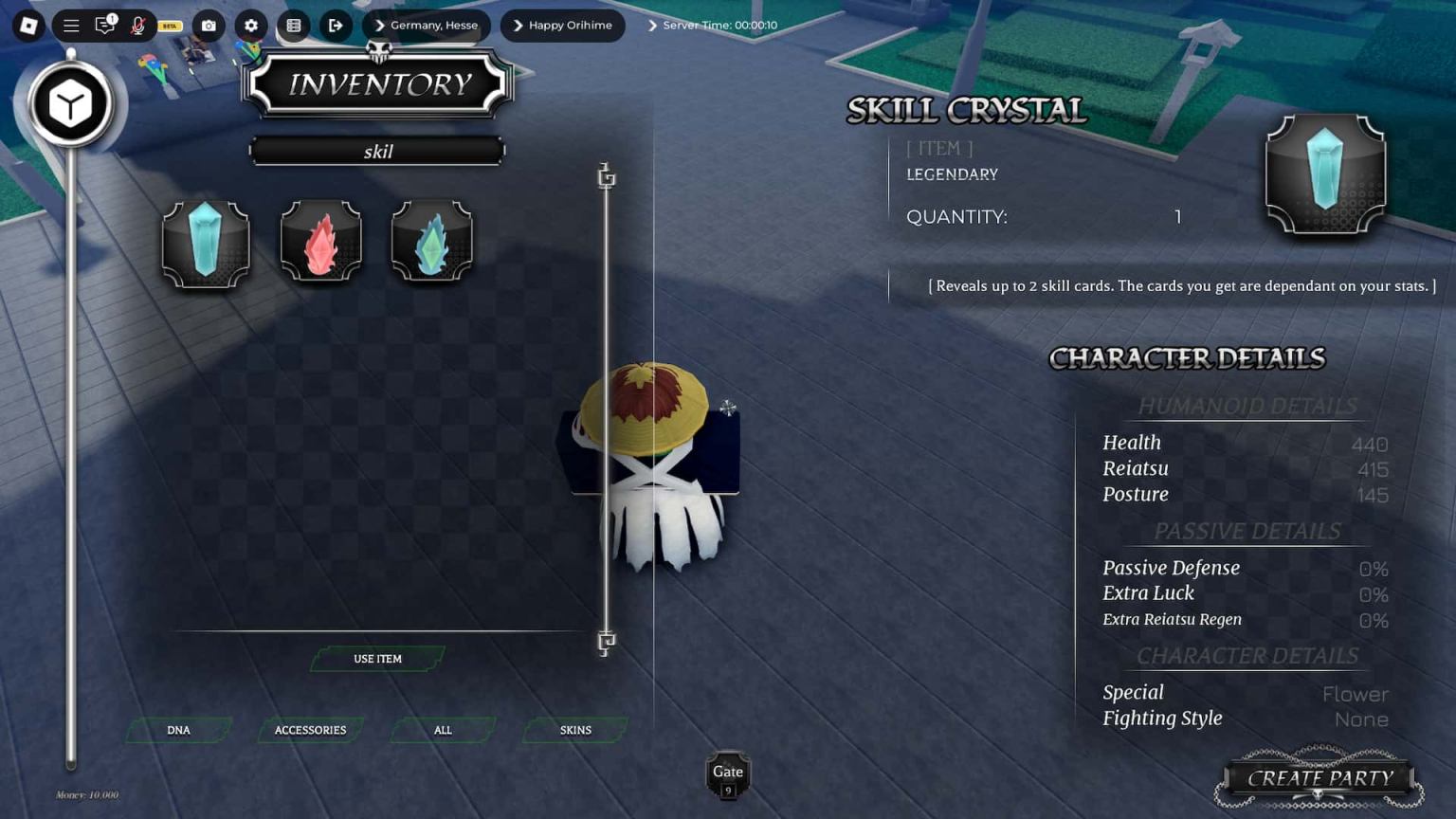This screenshot has height=819, width=1456.
Task: Switch to the SKINS inventory tab
Action: tap(573, 730)
